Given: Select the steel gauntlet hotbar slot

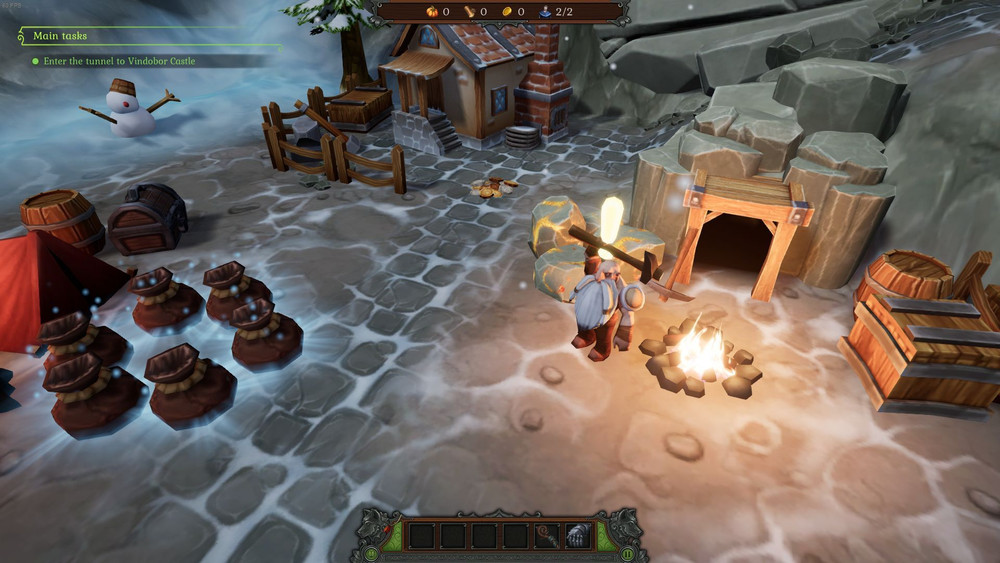Looking at the screenshot, I should pos(578,536).
